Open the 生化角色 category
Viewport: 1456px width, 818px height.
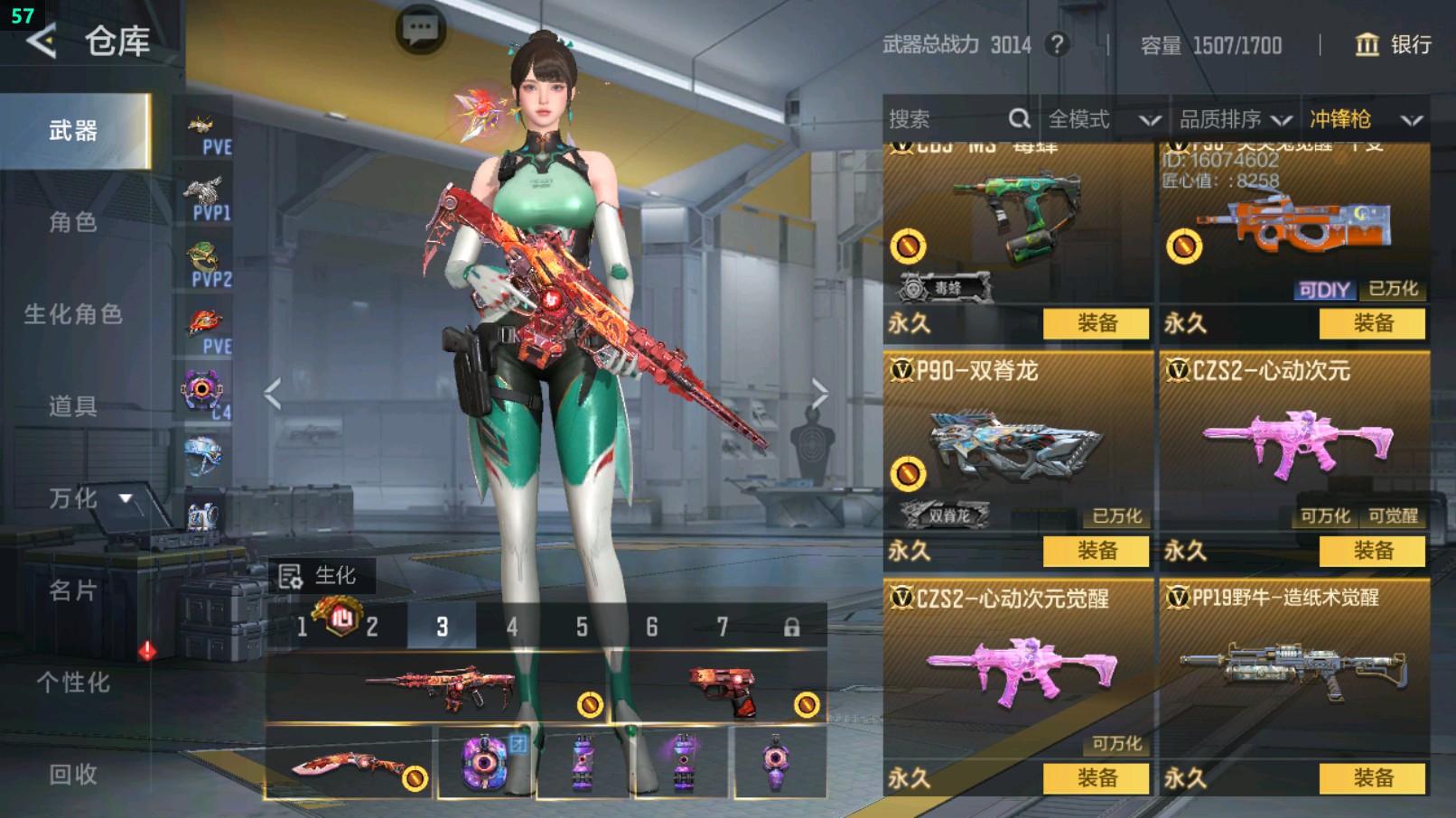point(73,314)
